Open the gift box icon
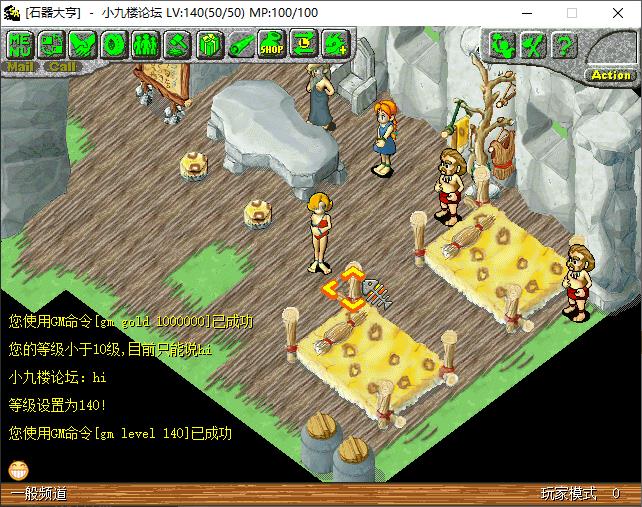Viewport: 642px width, 507px height. (209, 44)
